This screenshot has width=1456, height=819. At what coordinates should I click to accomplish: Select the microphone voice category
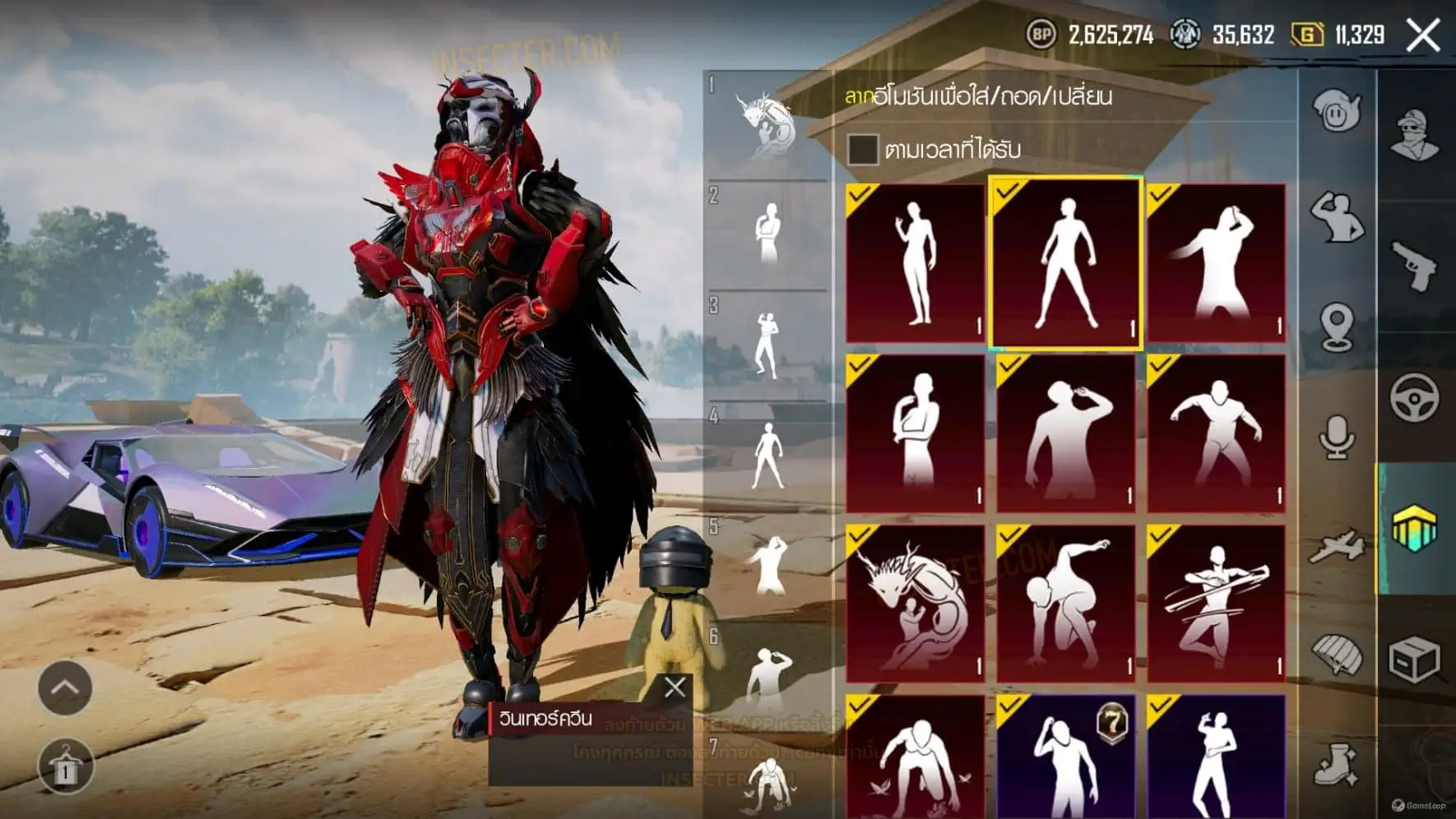pyautogui.click(x=1337, y=437)
